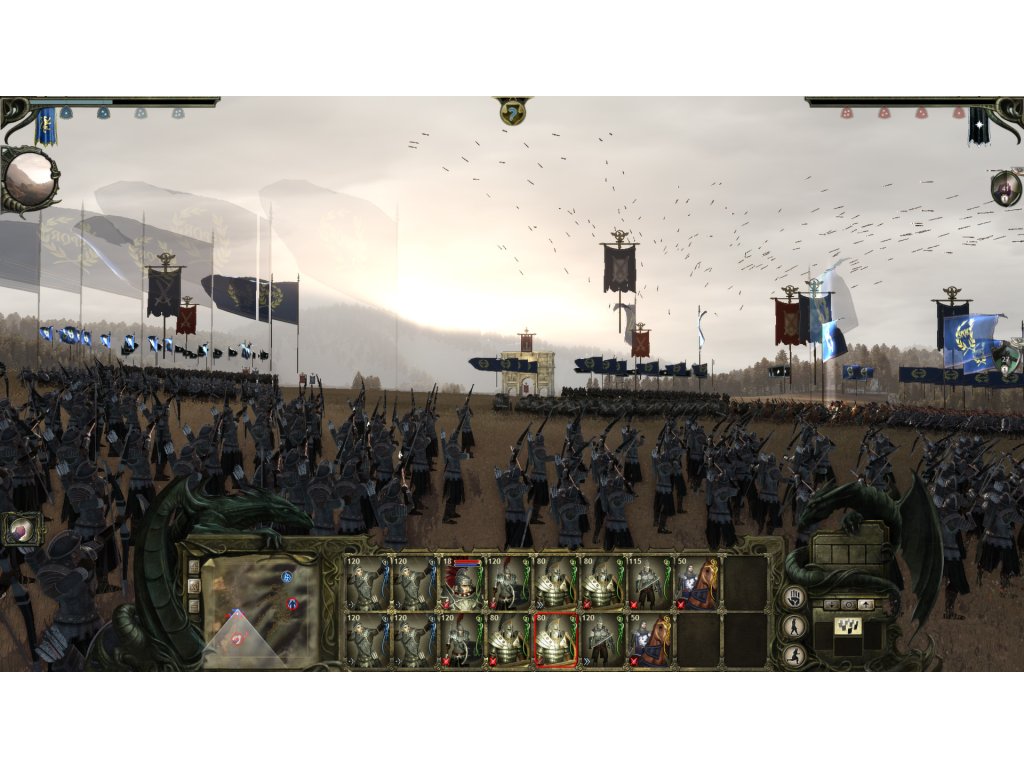Image resolution: width=1024 pixels, height=768 pixels.
Task: Click the red-highlighted armored infantry card
Action: click(556, 640)
